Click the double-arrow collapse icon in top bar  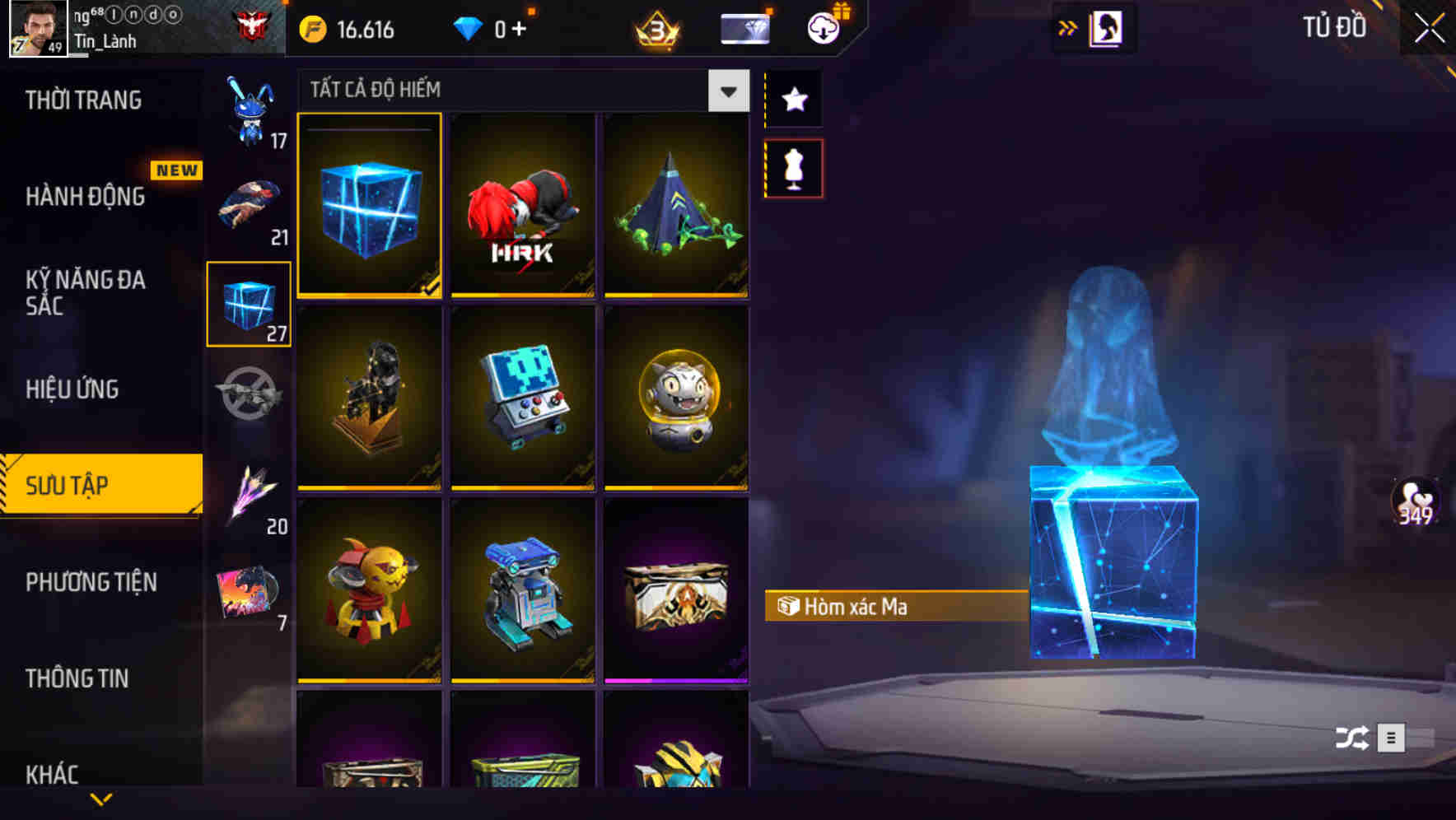click(1068, 26)
